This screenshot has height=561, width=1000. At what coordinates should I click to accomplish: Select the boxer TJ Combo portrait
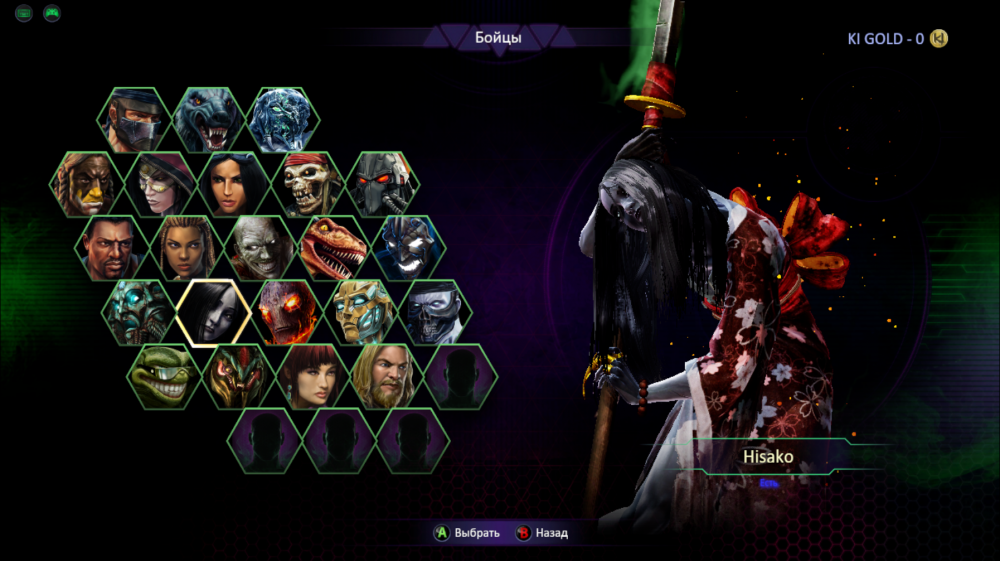click(112, 248)
